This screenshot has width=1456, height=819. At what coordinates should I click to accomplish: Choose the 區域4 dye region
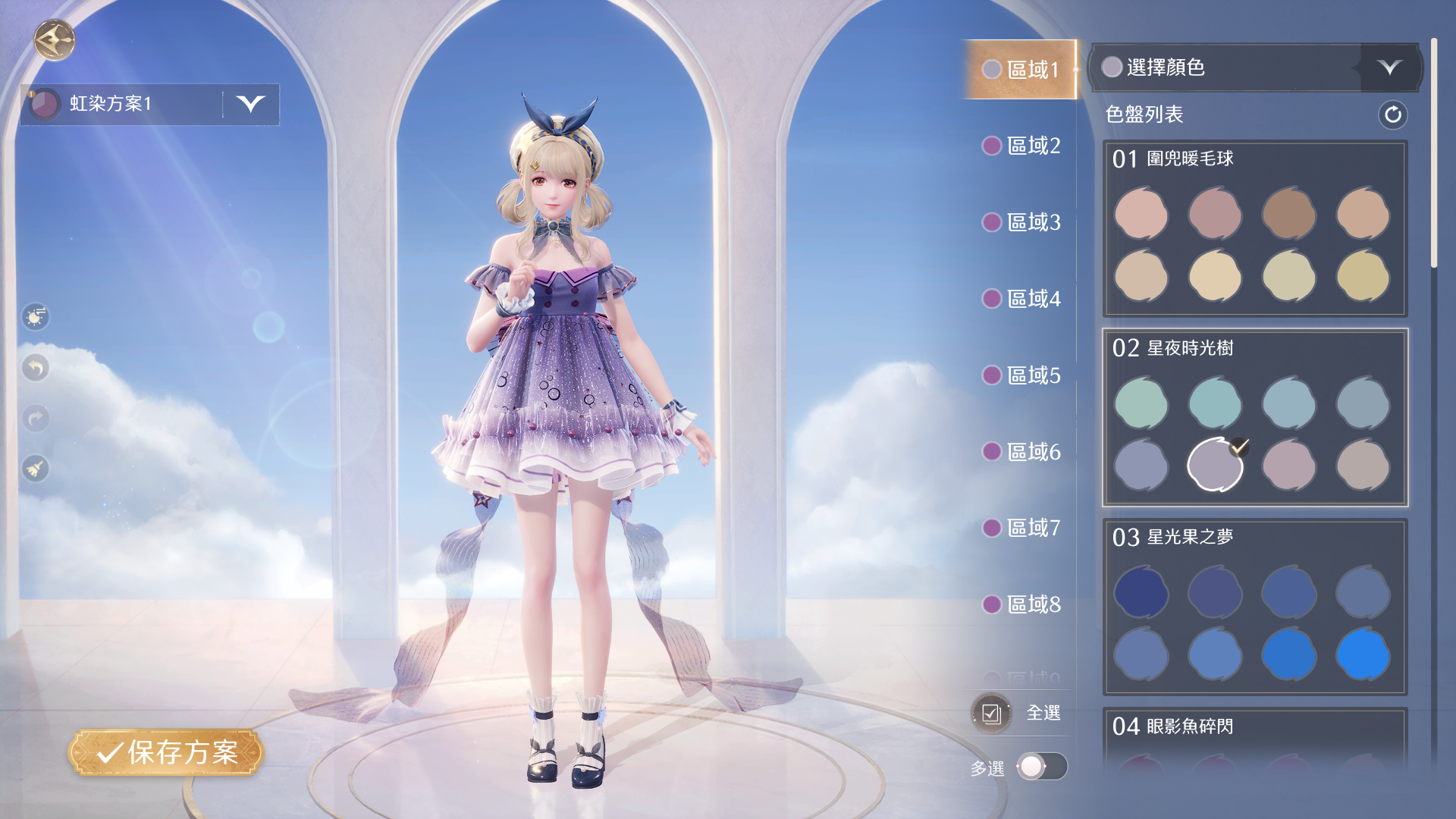pyautogui.click(x=1021, y=299)
